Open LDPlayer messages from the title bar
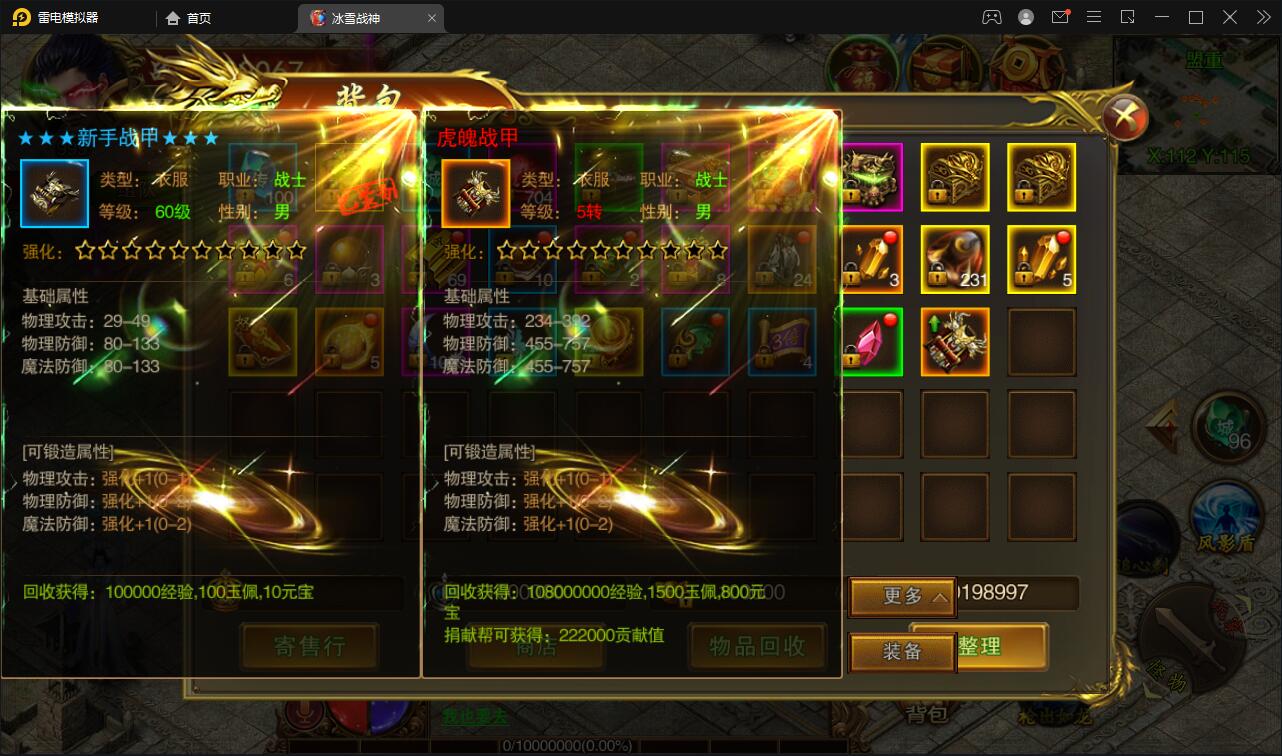1282x756 pixels. 1062,16
